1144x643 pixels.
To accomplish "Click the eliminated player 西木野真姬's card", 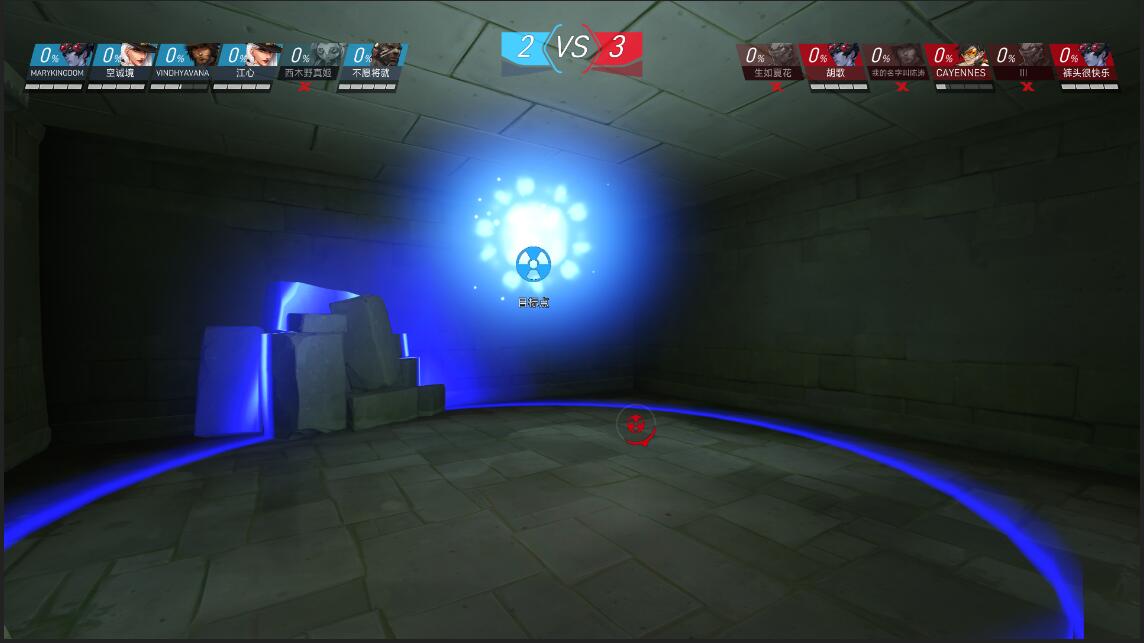I will [308, 62].
